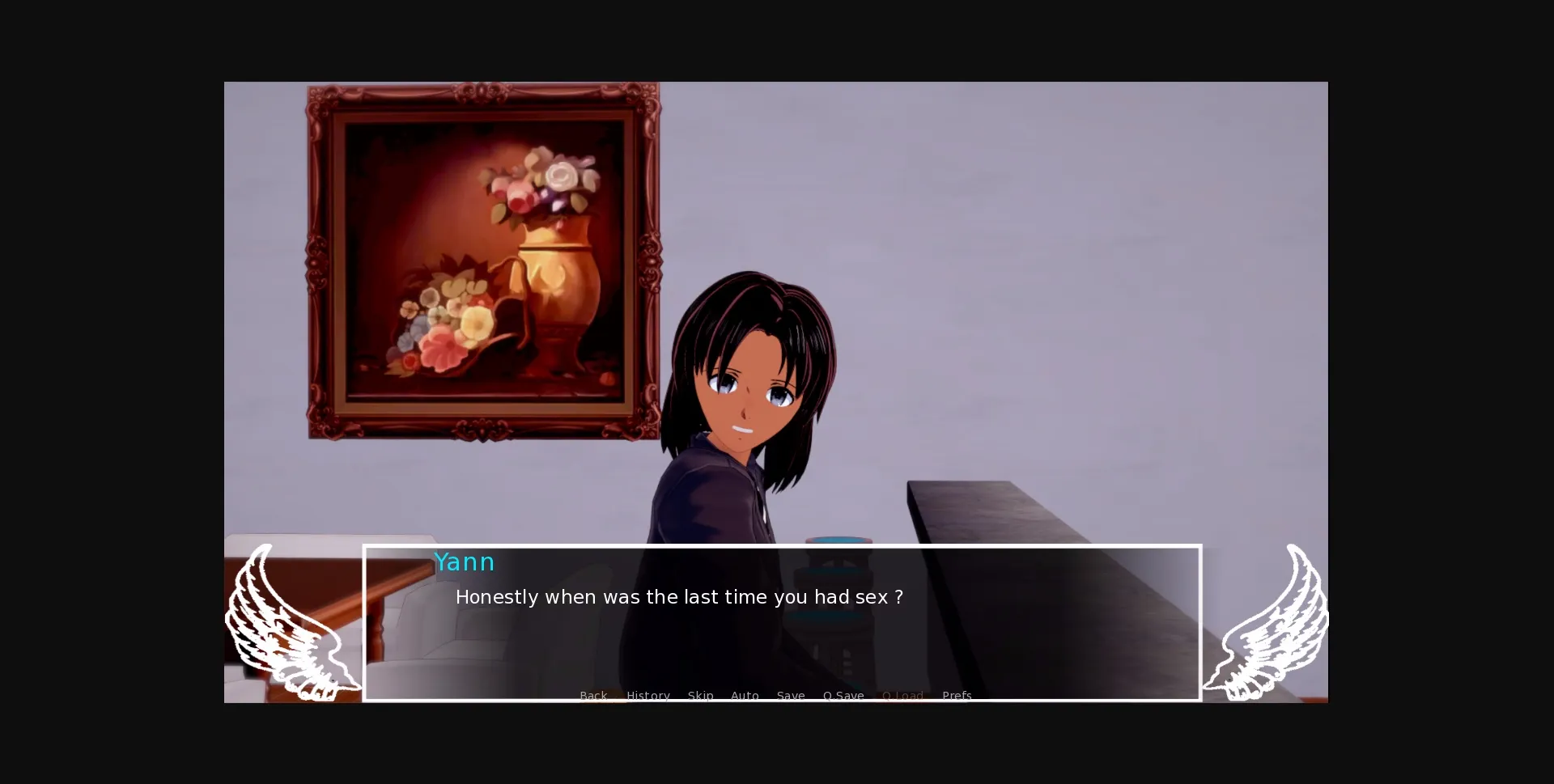This screenshot has width=1554, height=784.
Task: Turn on Auto advance mode
Action: (745, 696)
